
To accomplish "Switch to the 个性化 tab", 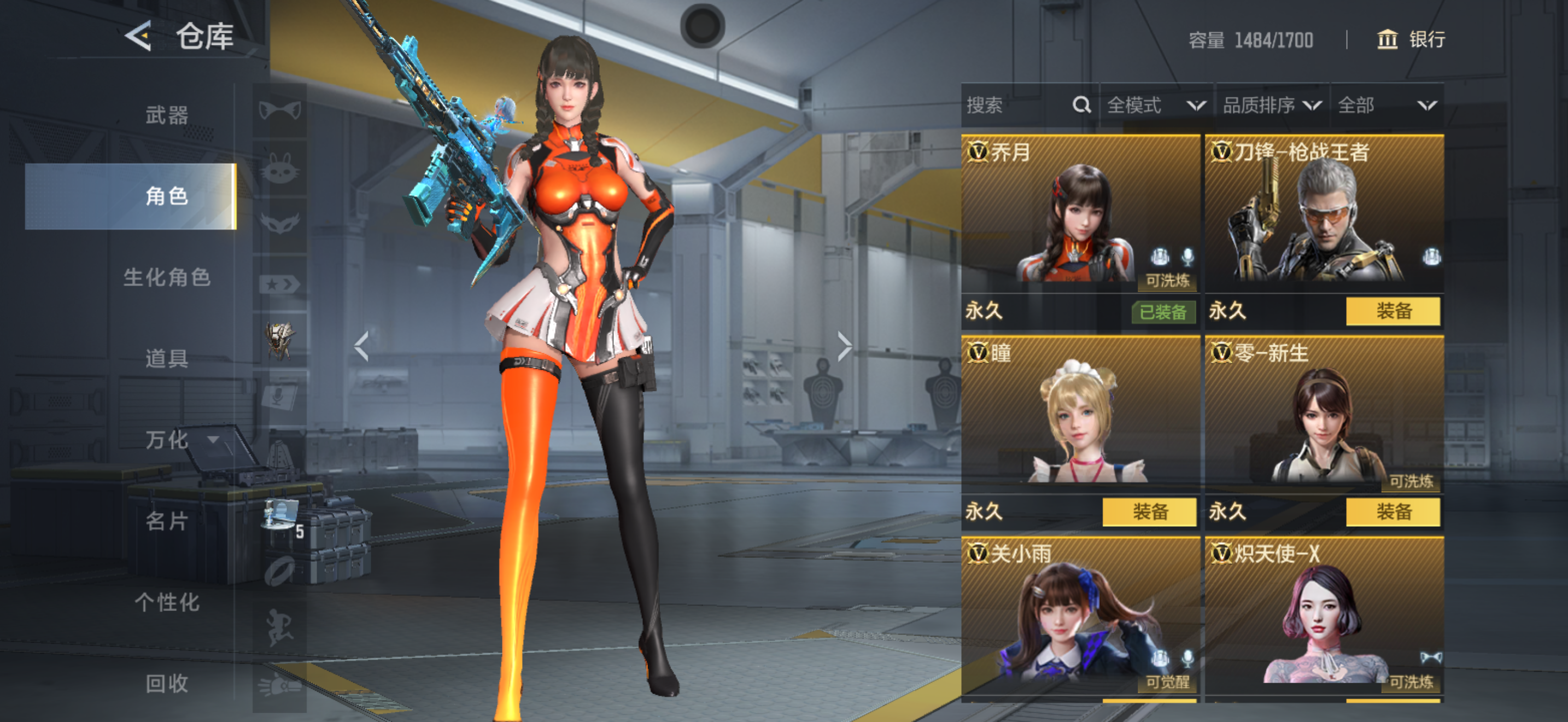I will (166, 602).
